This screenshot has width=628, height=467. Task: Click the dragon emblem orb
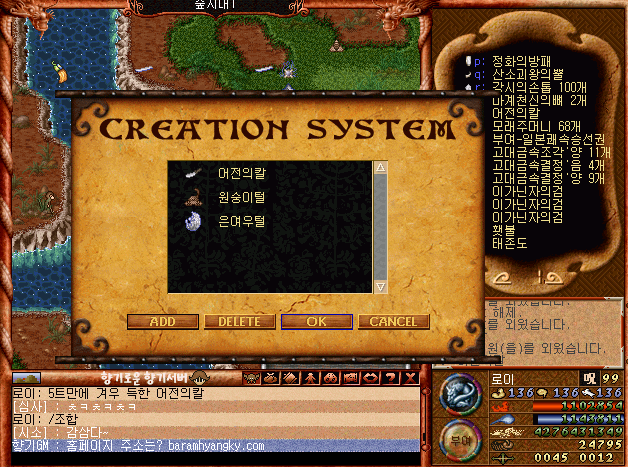point(461,392)
